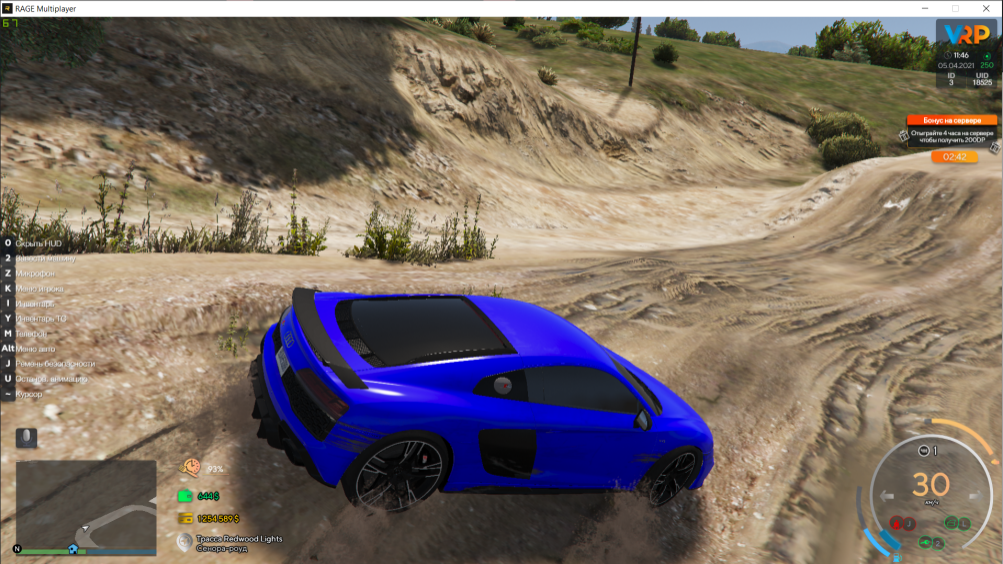
Task: Toggle the green door lock indicator
Action: click(x=952, y=522)
